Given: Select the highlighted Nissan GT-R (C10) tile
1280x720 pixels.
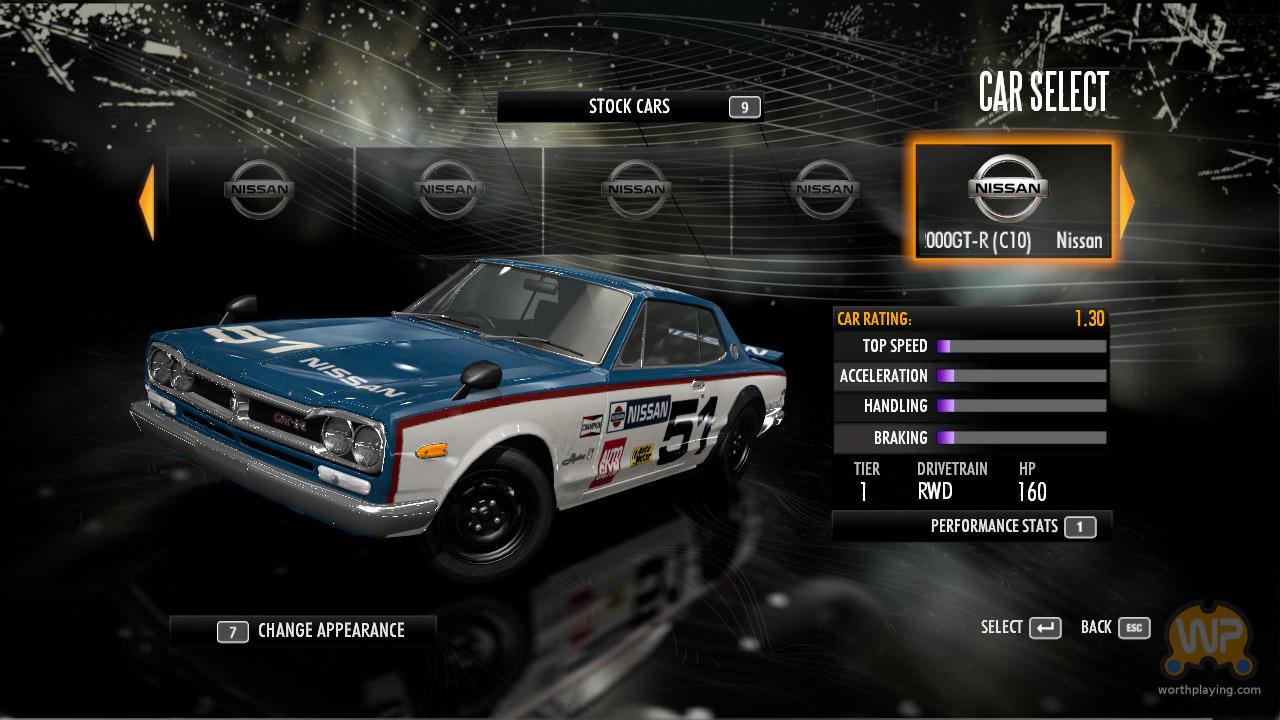Looking at the screenshot, I should (1013, 202).
